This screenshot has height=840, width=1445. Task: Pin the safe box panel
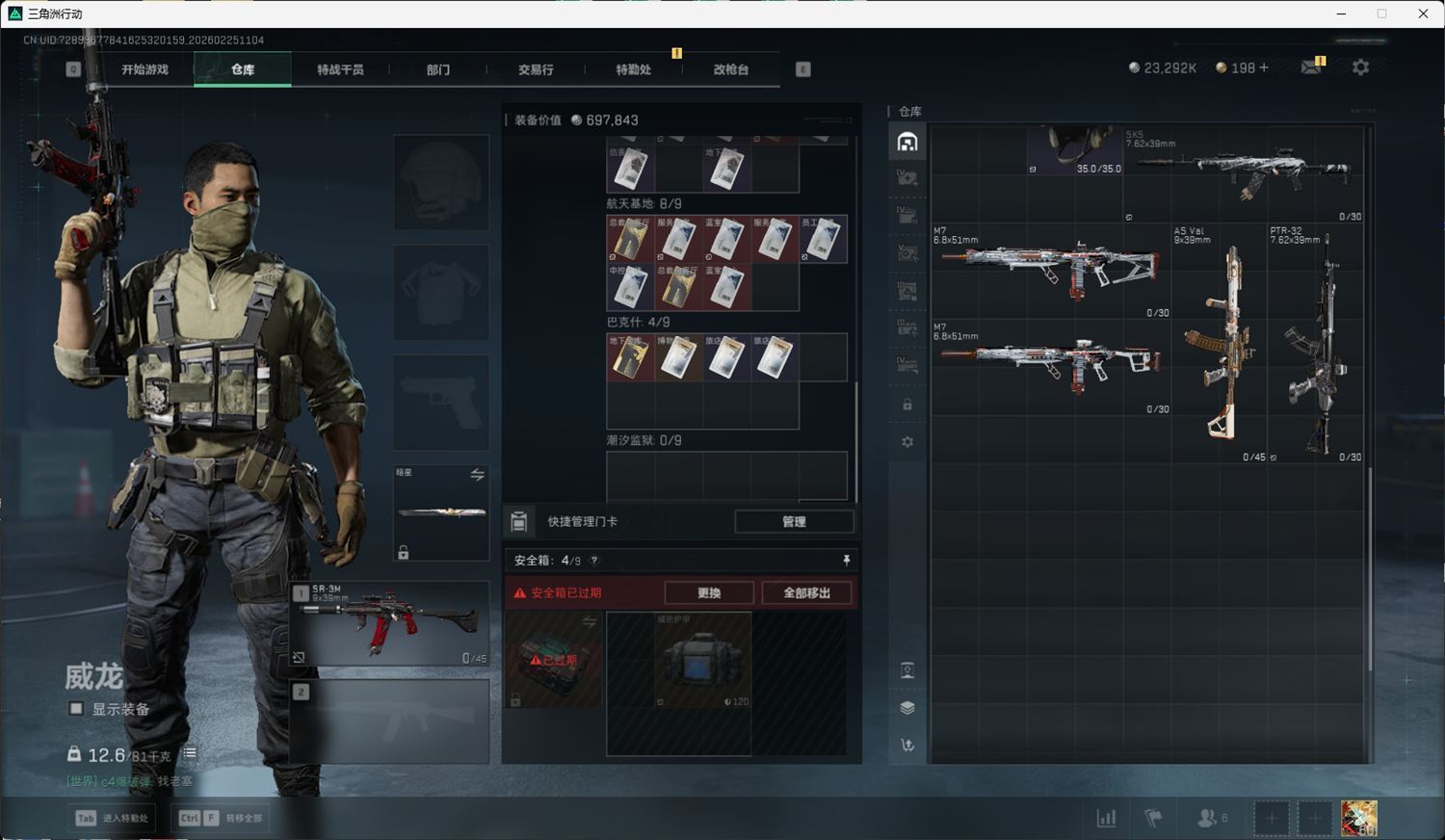(846, 560)
